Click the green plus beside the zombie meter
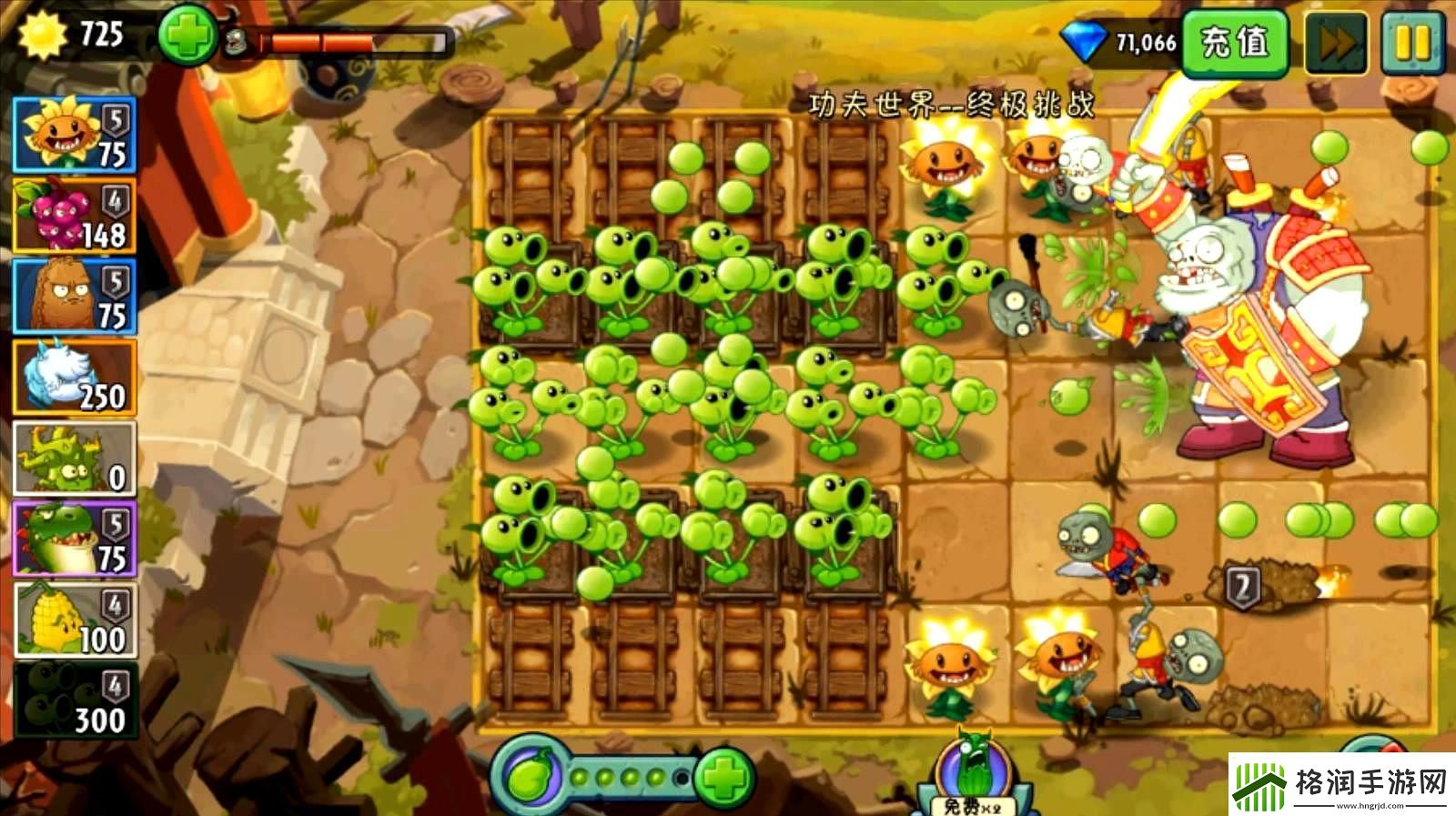 coord(188,37)
